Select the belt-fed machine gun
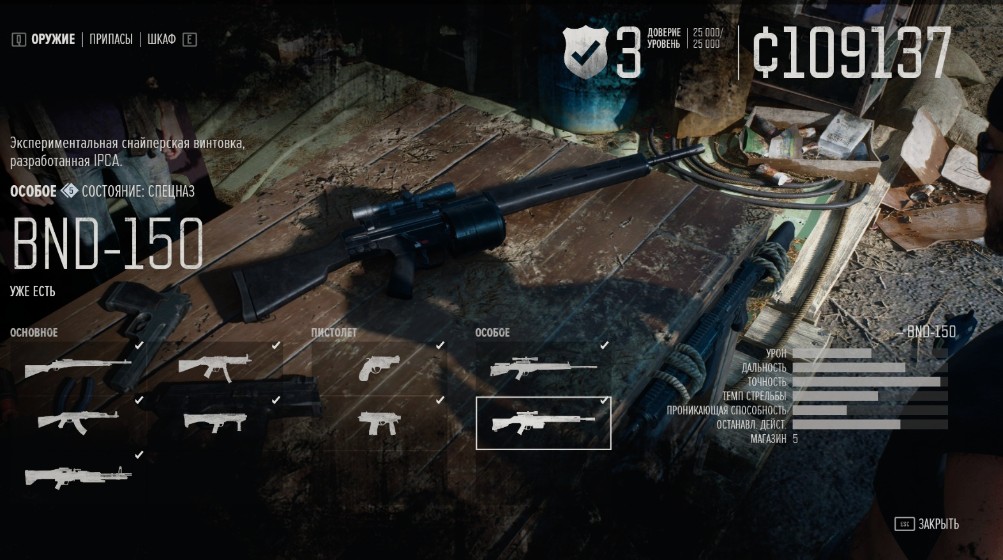The height and width of the screenshot is (560, 1003). [77, 475]
